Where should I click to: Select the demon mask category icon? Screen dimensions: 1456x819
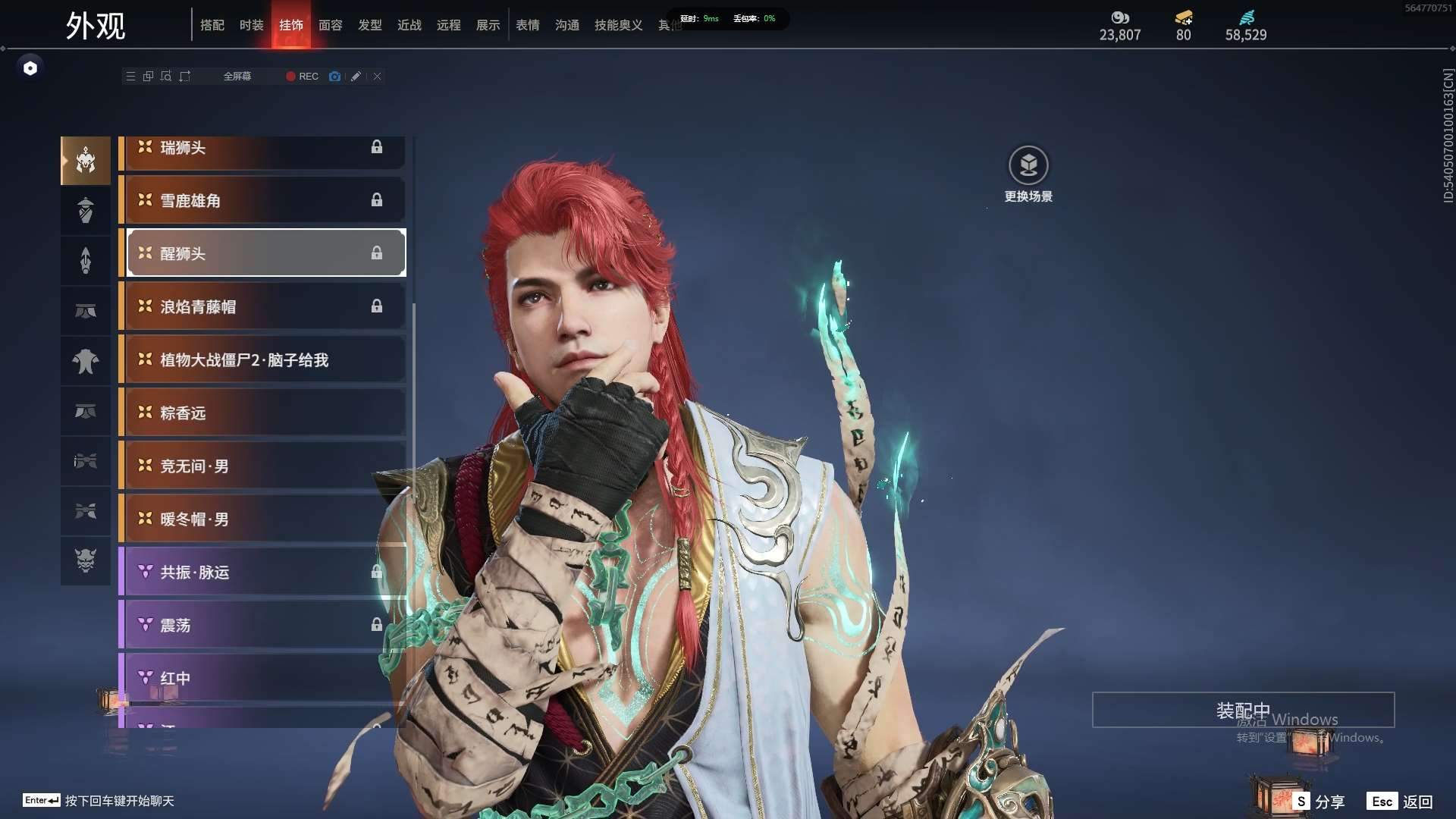86,560
